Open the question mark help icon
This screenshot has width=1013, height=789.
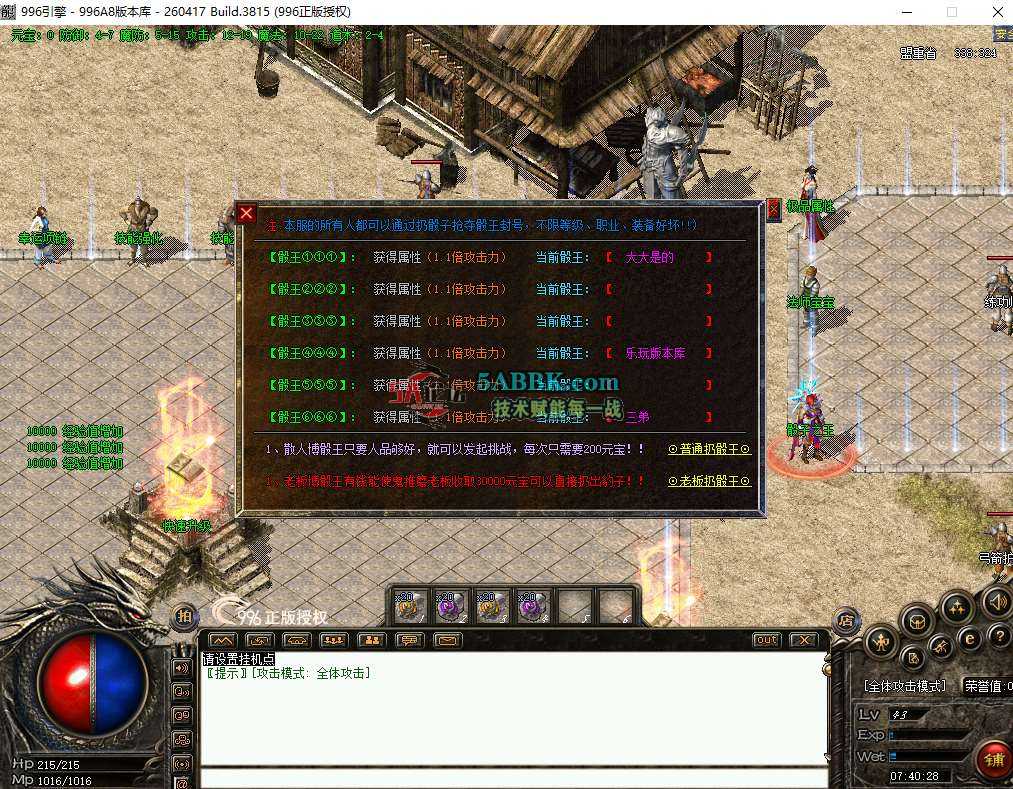click(998, 637)
